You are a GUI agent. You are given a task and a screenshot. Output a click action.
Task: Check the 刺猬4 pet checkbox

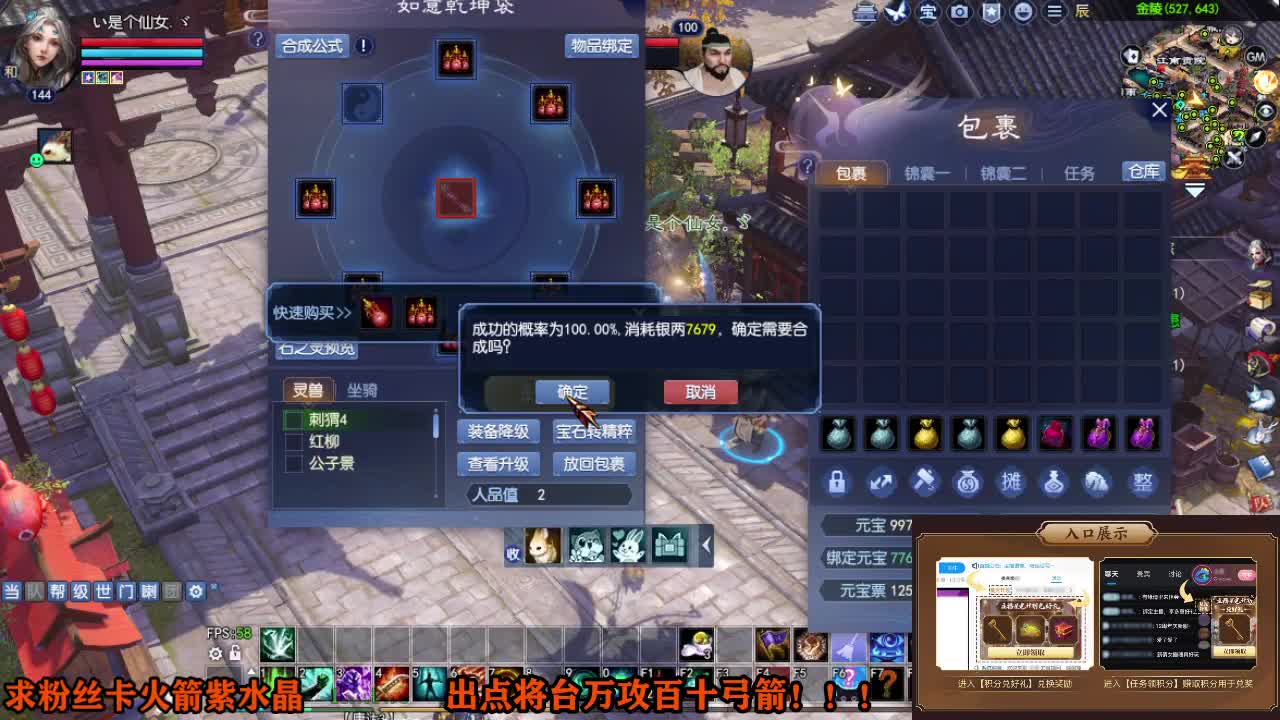pyautogui.click(x=293, y=419)
